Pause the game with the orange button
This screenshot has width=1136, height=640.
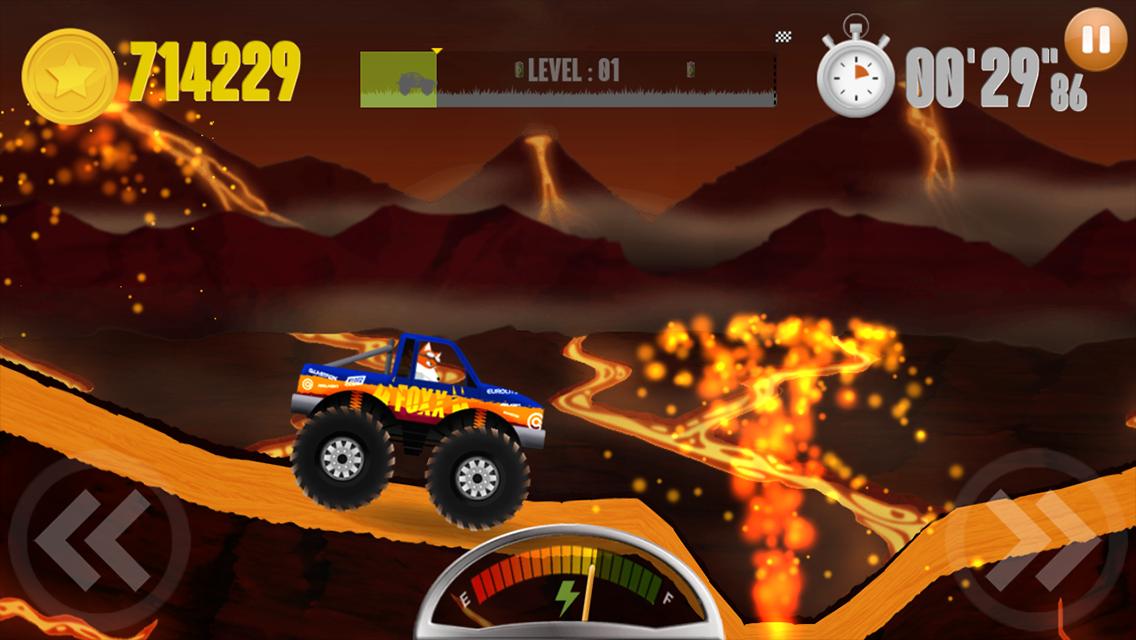point(1095,40)
